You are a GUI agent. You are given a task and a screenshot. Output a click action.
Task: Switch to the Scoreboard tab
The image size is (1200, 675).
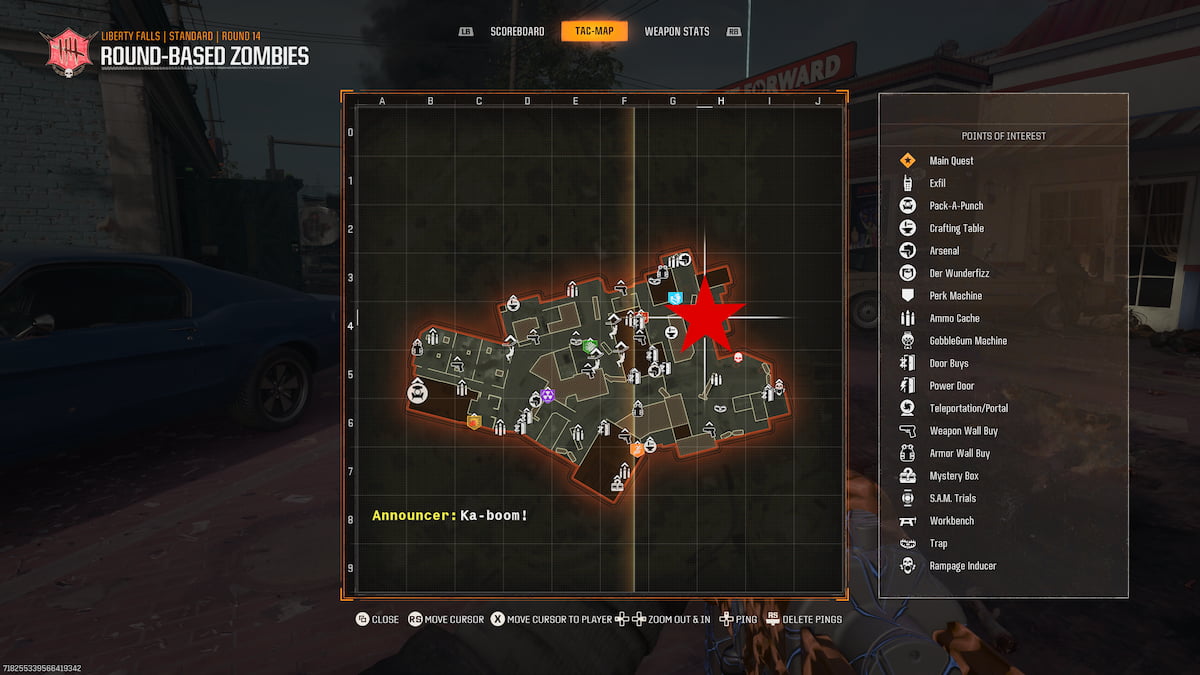click(x=517, y=31)
